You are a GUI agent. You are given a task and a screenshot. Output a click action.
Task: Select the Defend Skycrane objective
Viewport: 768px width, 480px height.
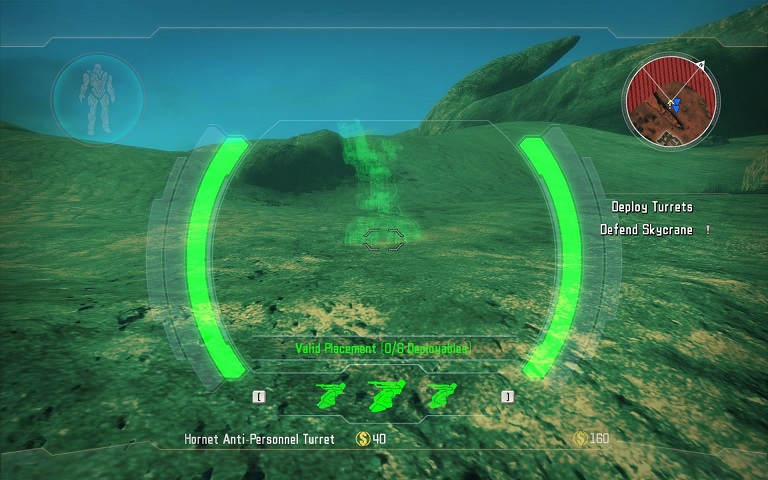tap(646, 229)
